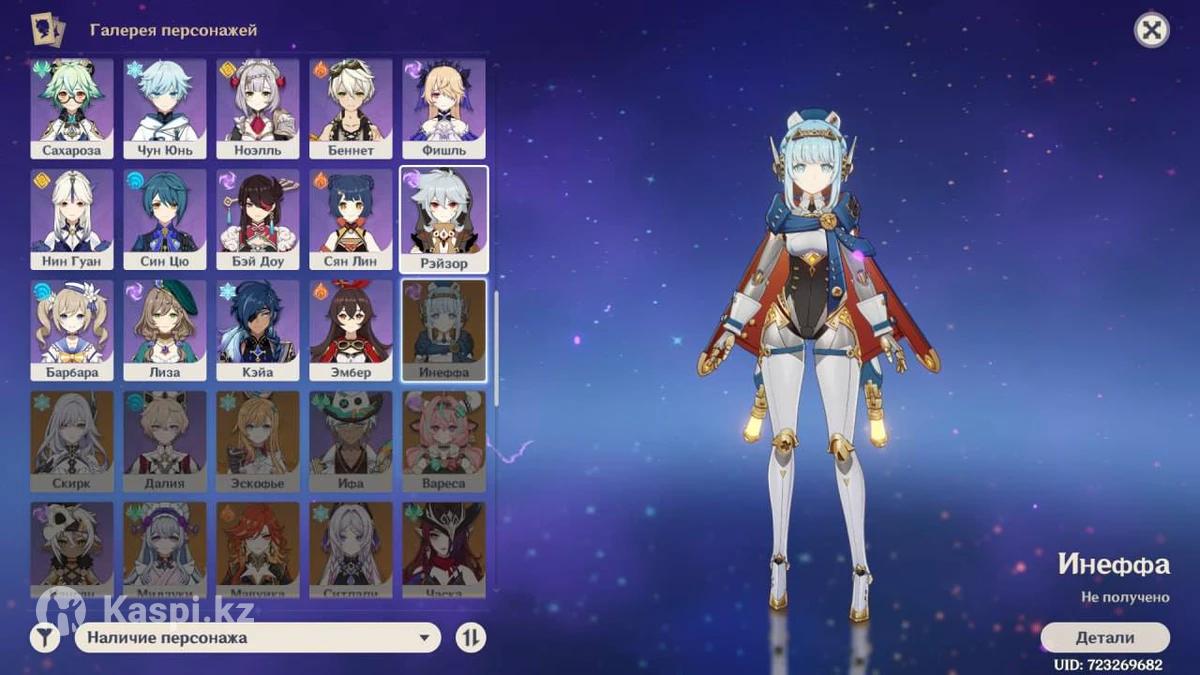Select the Барбара character card
This screenshot has width=1200, height=675.
coord(71,329)
